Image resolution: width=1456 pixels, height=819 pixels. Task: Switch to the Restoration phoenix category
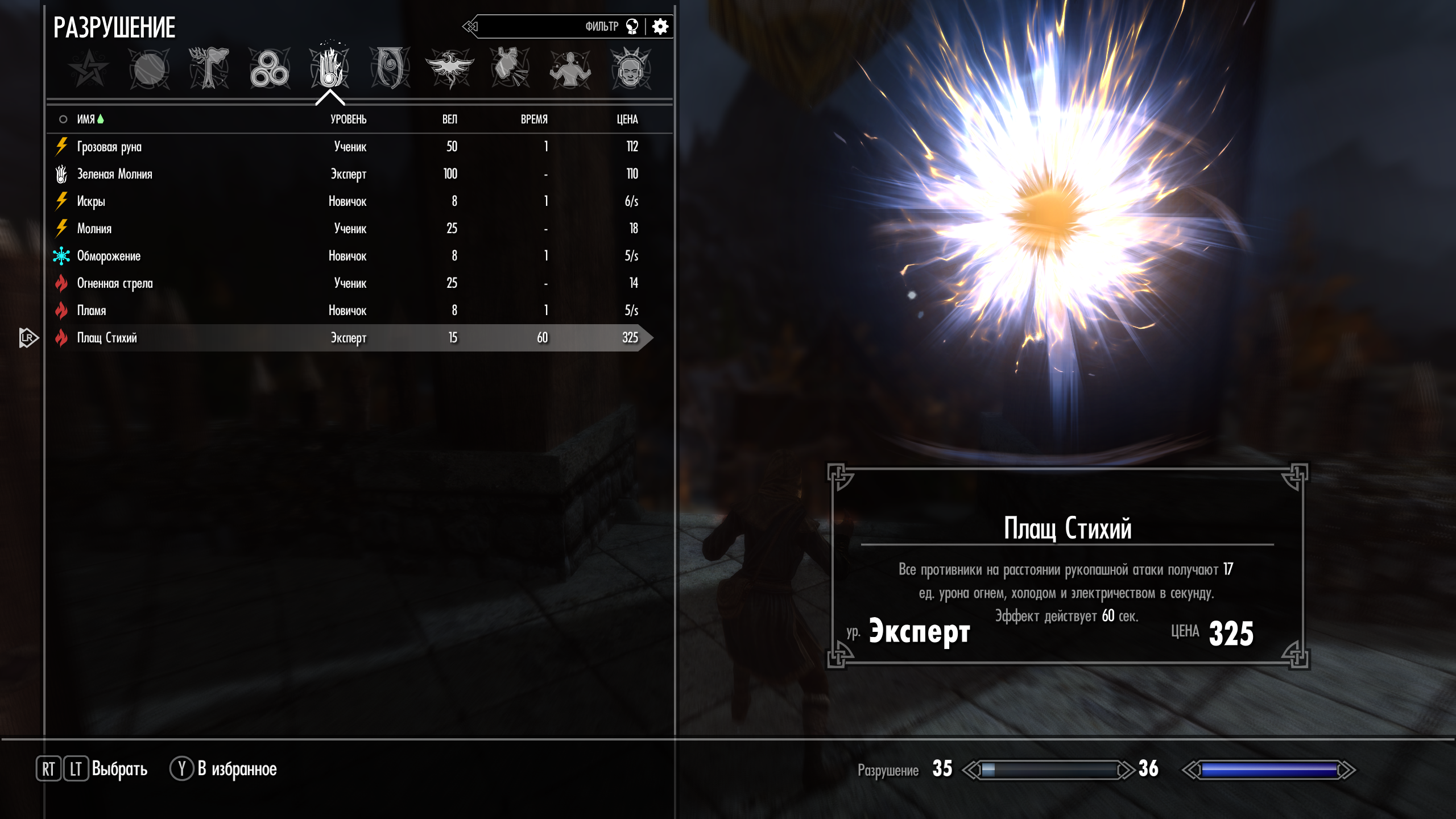pos(450,69)
